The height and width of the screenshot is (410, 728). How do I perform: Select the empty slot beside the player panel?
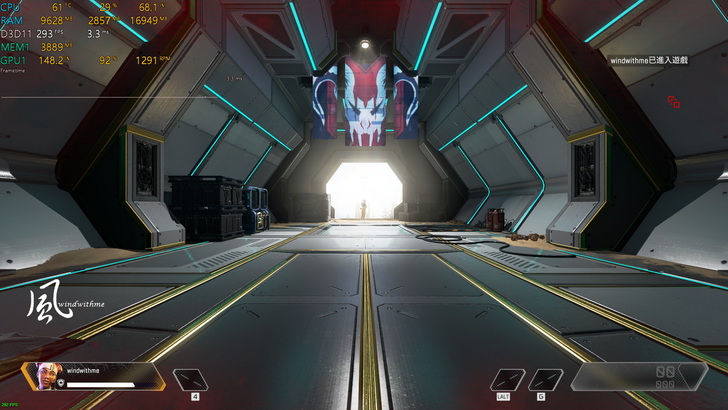[x=191, y=379]
